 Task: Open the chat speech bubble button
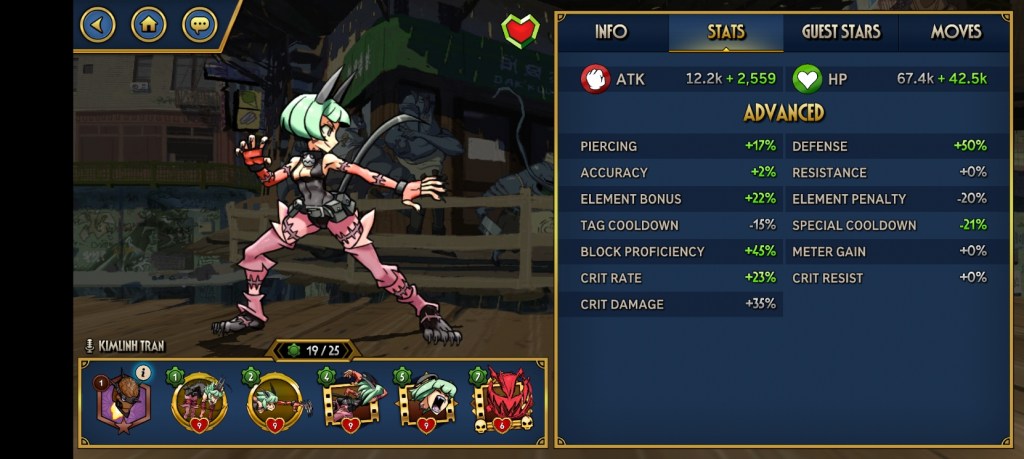tap(199, 24)
